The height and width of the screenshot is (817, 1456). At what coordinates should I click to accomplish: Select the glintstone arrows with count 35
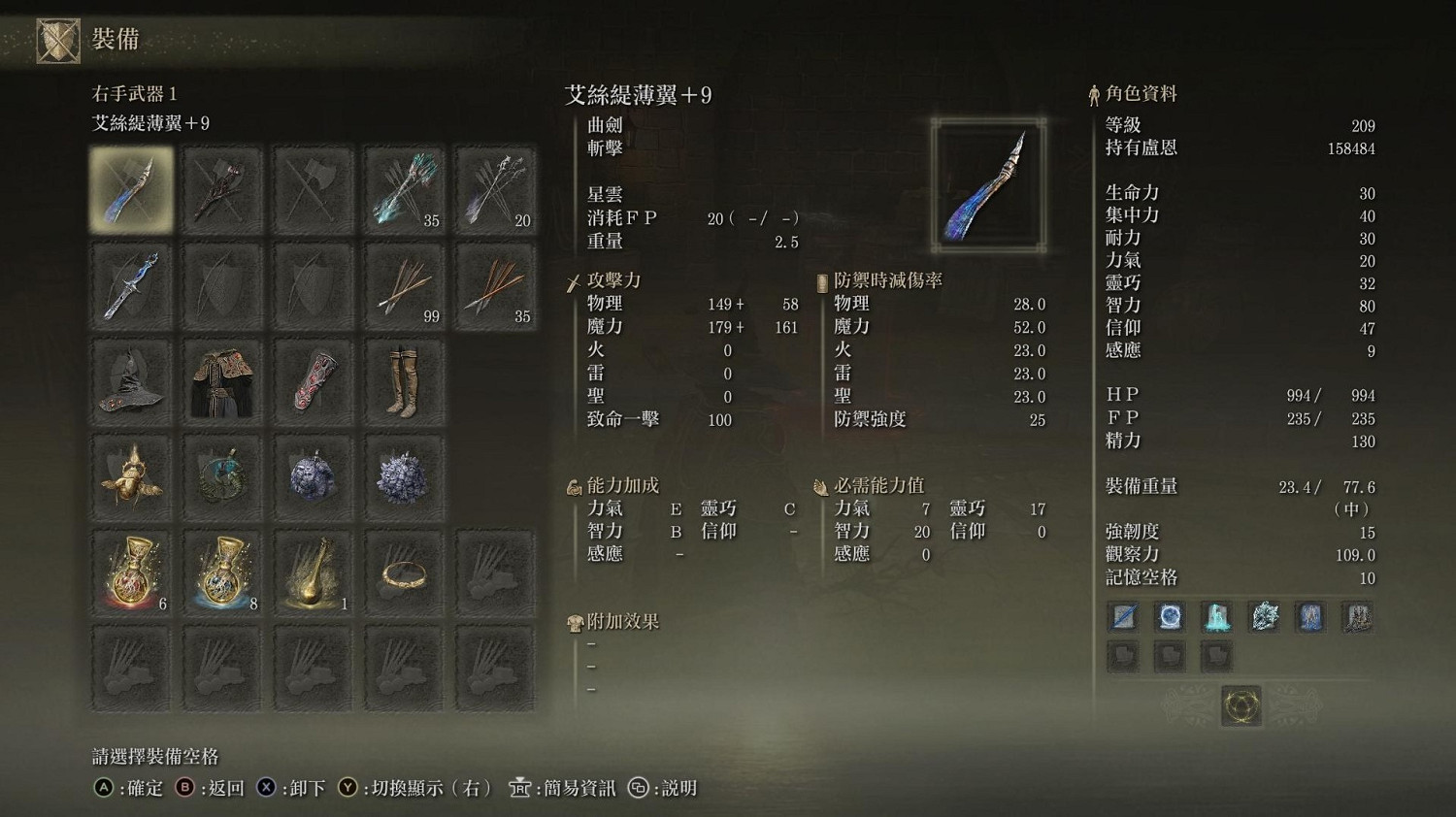404,189
